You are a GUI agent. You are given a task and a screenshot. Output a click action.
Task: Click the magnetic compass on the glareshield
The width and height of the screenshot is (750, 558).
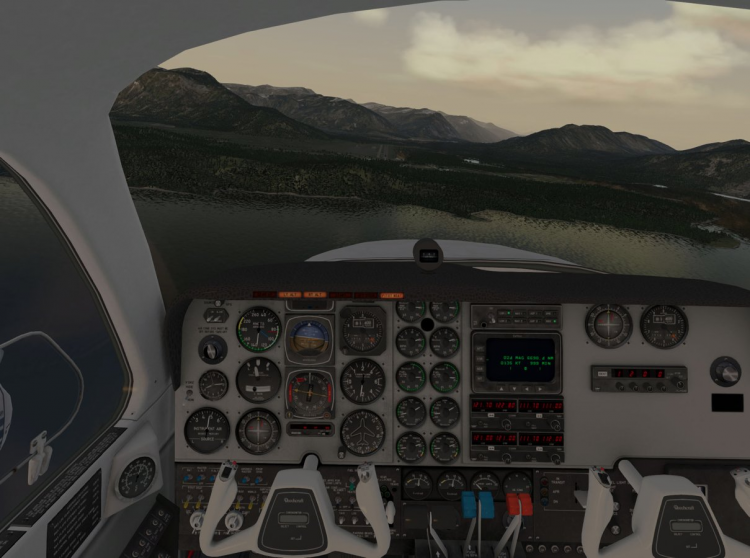pyautogui.click(x=428, y=255)
